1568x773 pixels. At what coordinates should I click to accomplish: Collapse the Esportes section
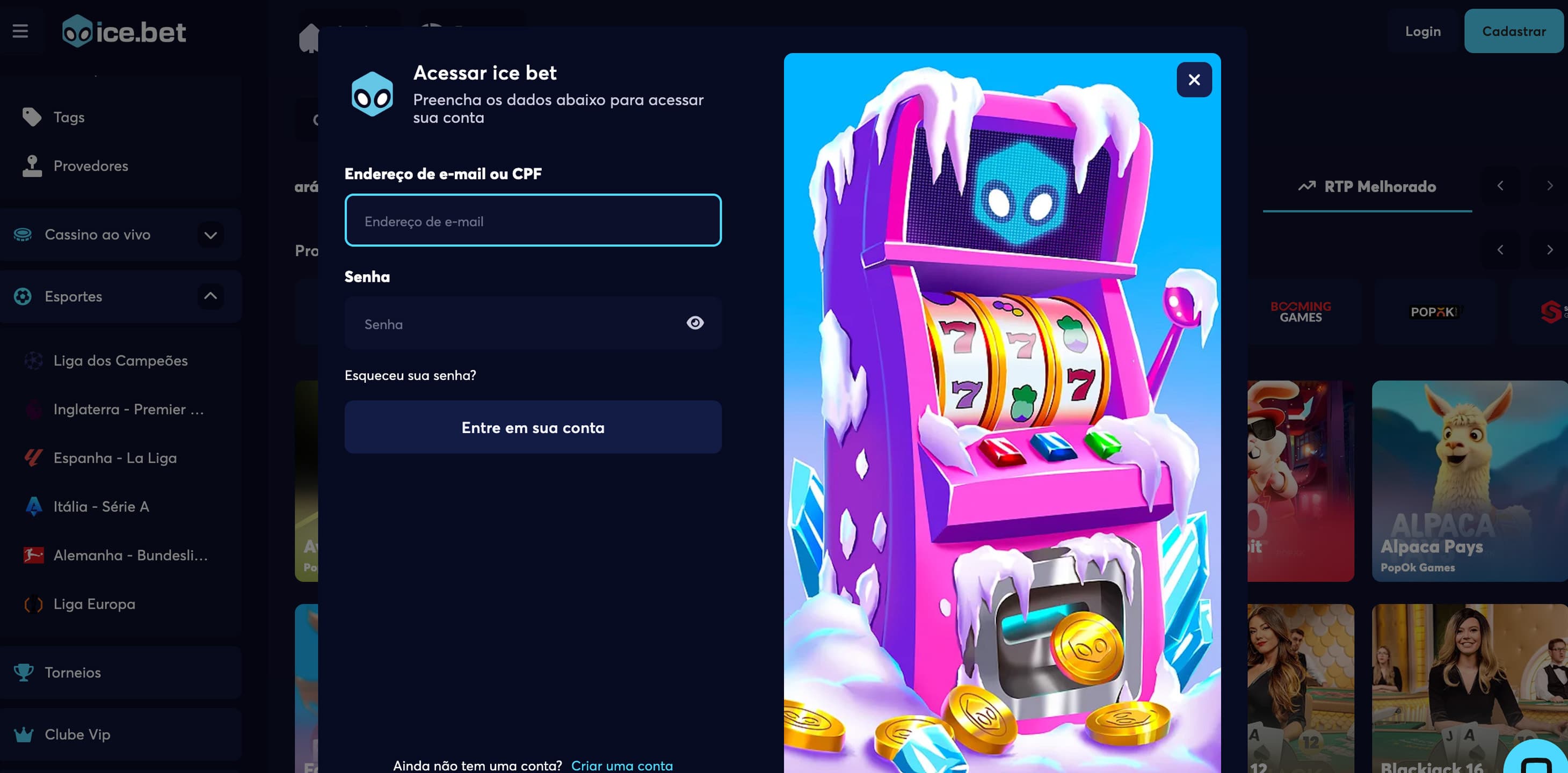pyautogui.click(x=210, y=296)
